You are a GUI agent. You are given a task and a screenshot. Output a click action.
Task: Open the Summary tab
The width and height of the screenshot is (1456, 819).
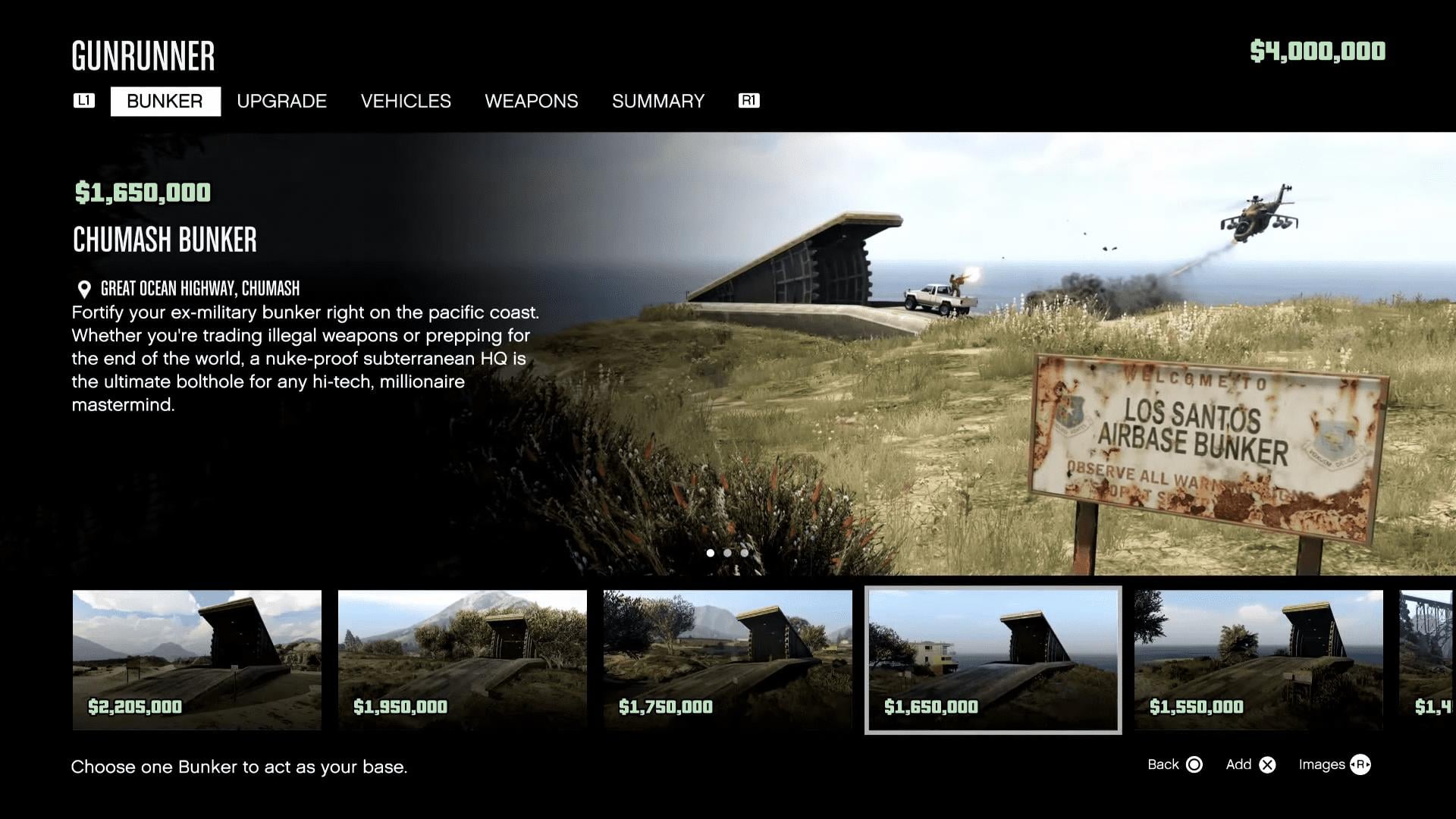pyautogui.click(x=658, y=101)
